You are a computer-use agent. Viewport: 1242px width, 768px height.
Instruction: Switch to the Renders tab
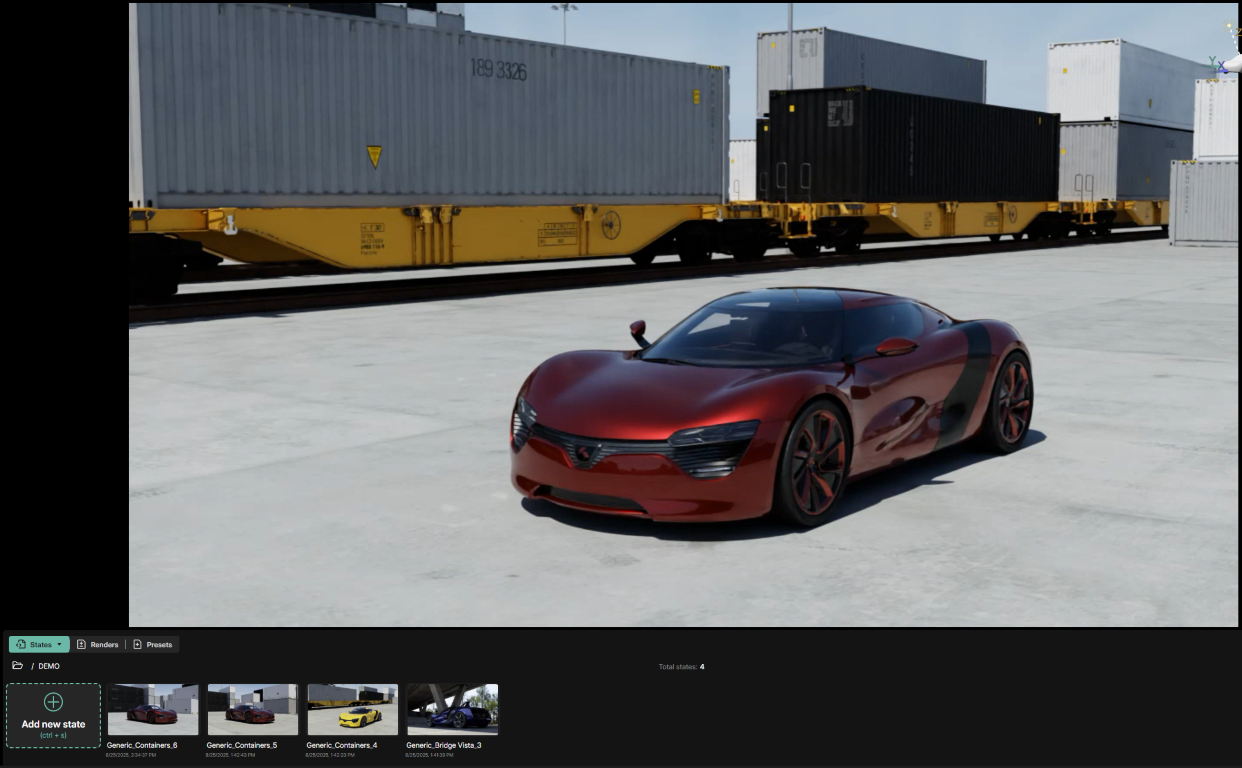(98, 645)
